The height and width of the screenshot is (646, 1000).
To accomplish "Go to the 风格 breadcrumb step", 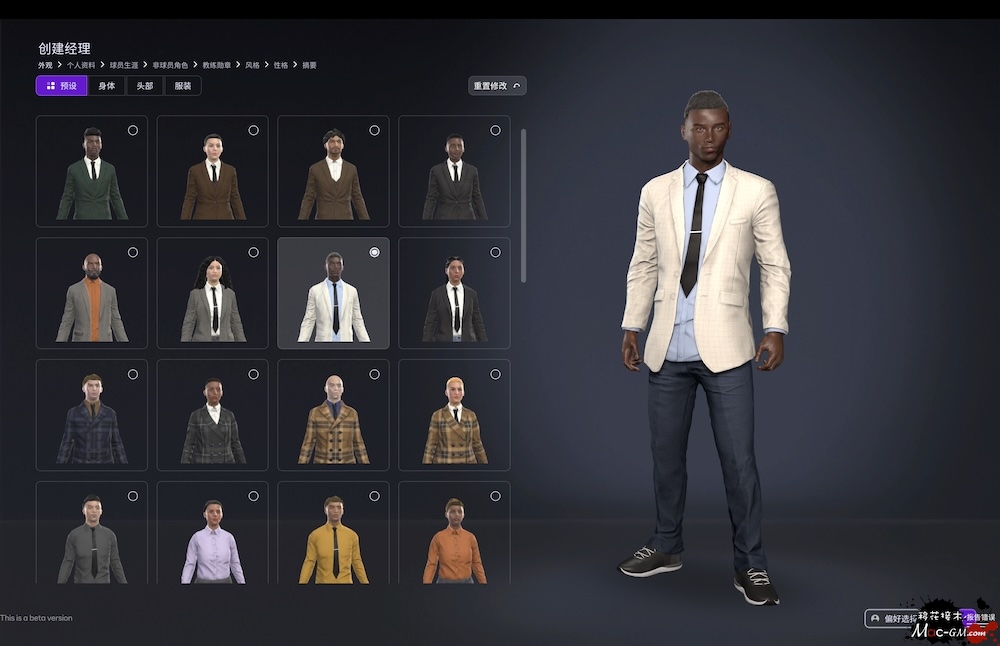I will [x=252, y=65].
